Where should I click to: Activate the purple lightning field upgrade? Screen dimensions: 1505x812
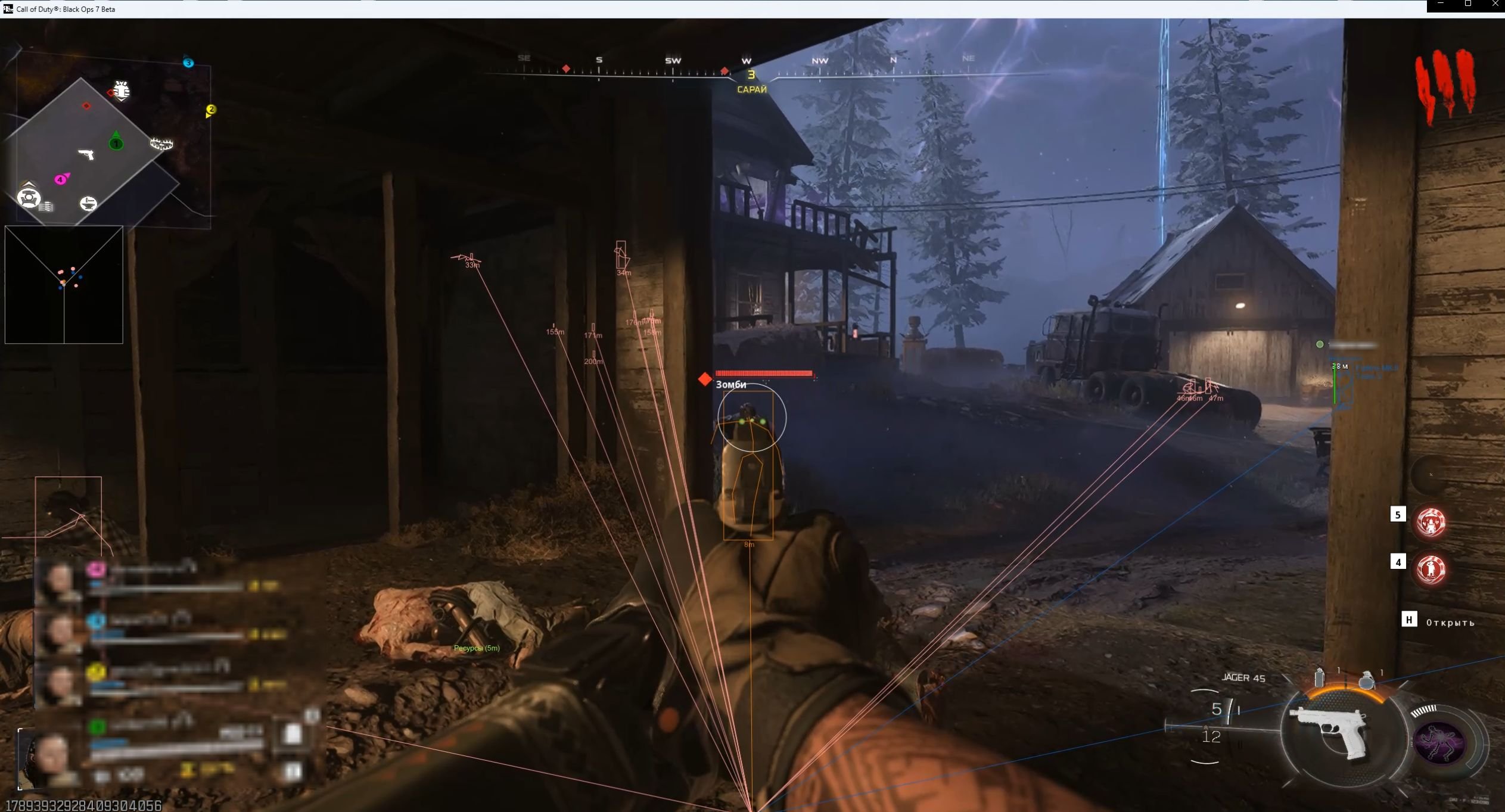tap(1441, 741)
